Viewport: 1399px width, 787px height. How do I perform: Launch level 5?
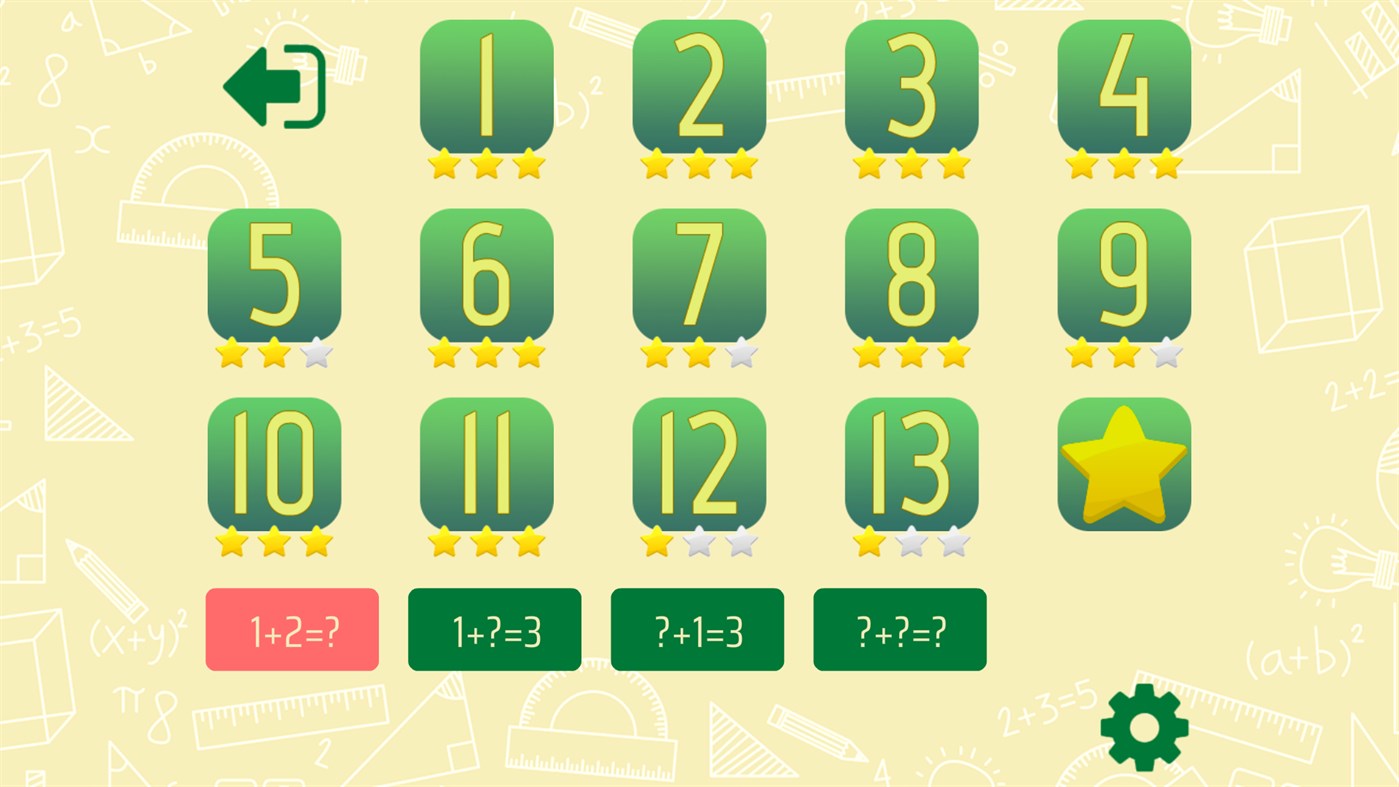coord(274,274)
